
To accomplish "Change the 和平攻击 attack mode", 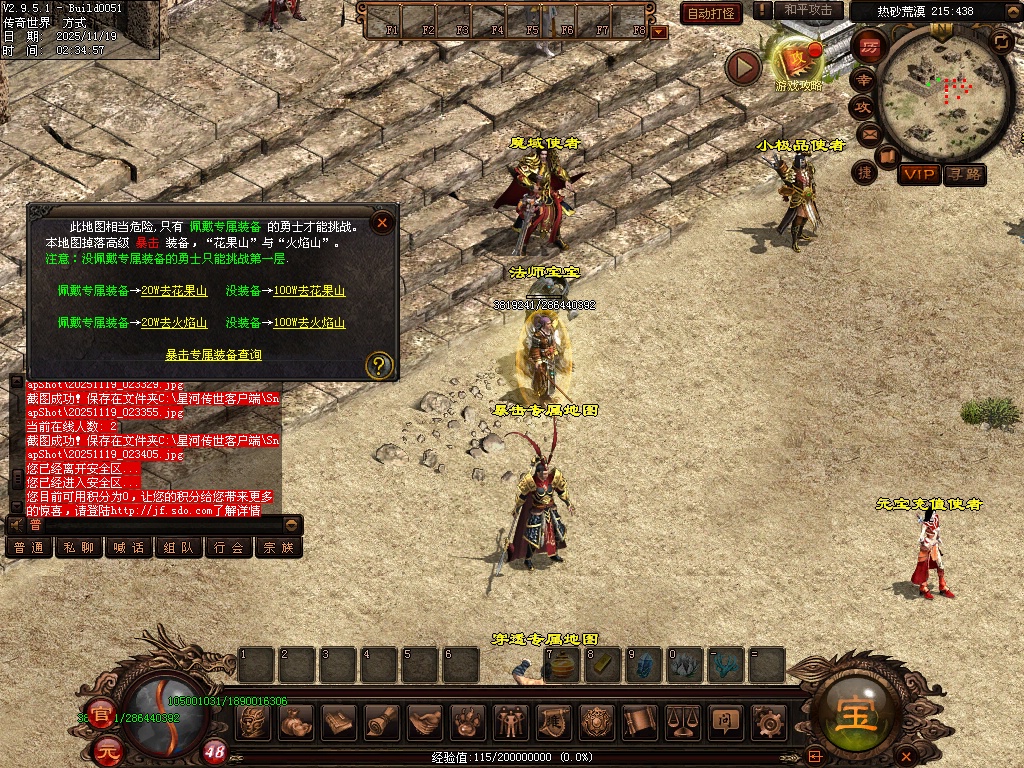I will point(808,10).
